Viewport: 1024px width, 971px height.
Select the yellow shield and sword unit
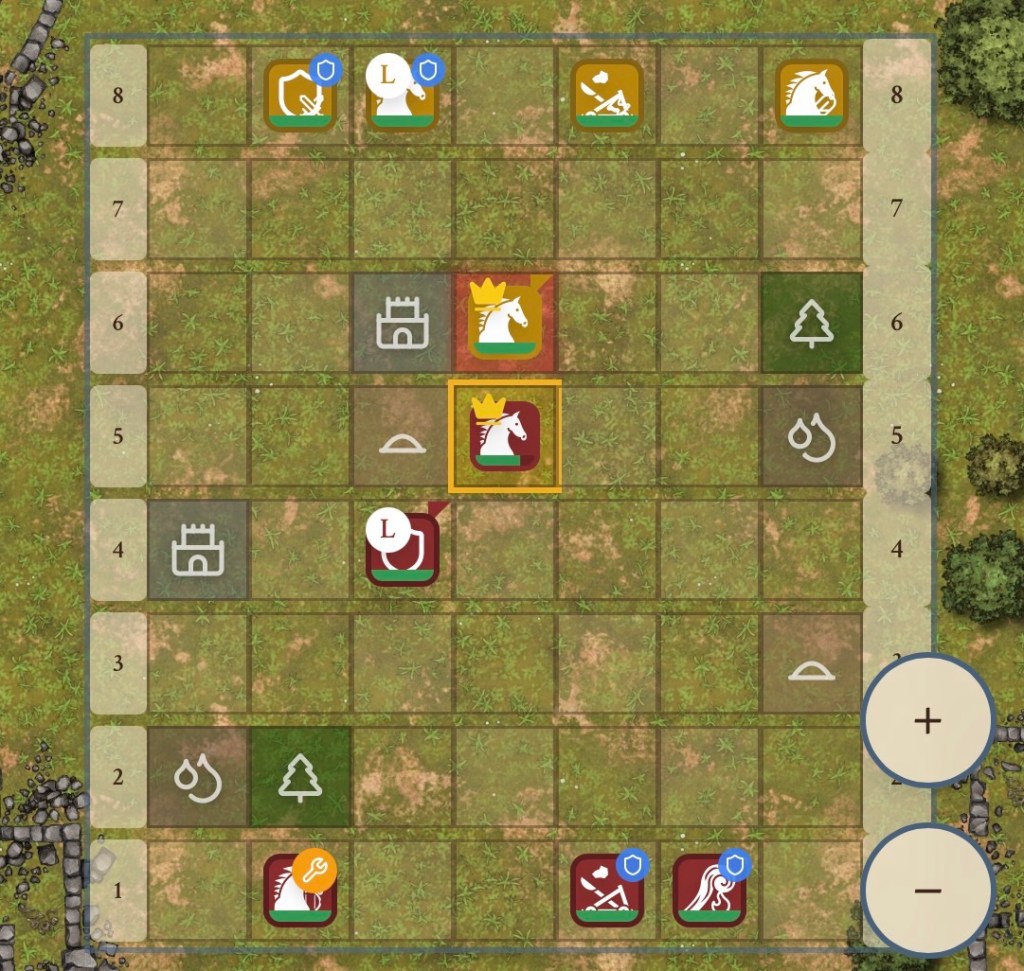300,96
